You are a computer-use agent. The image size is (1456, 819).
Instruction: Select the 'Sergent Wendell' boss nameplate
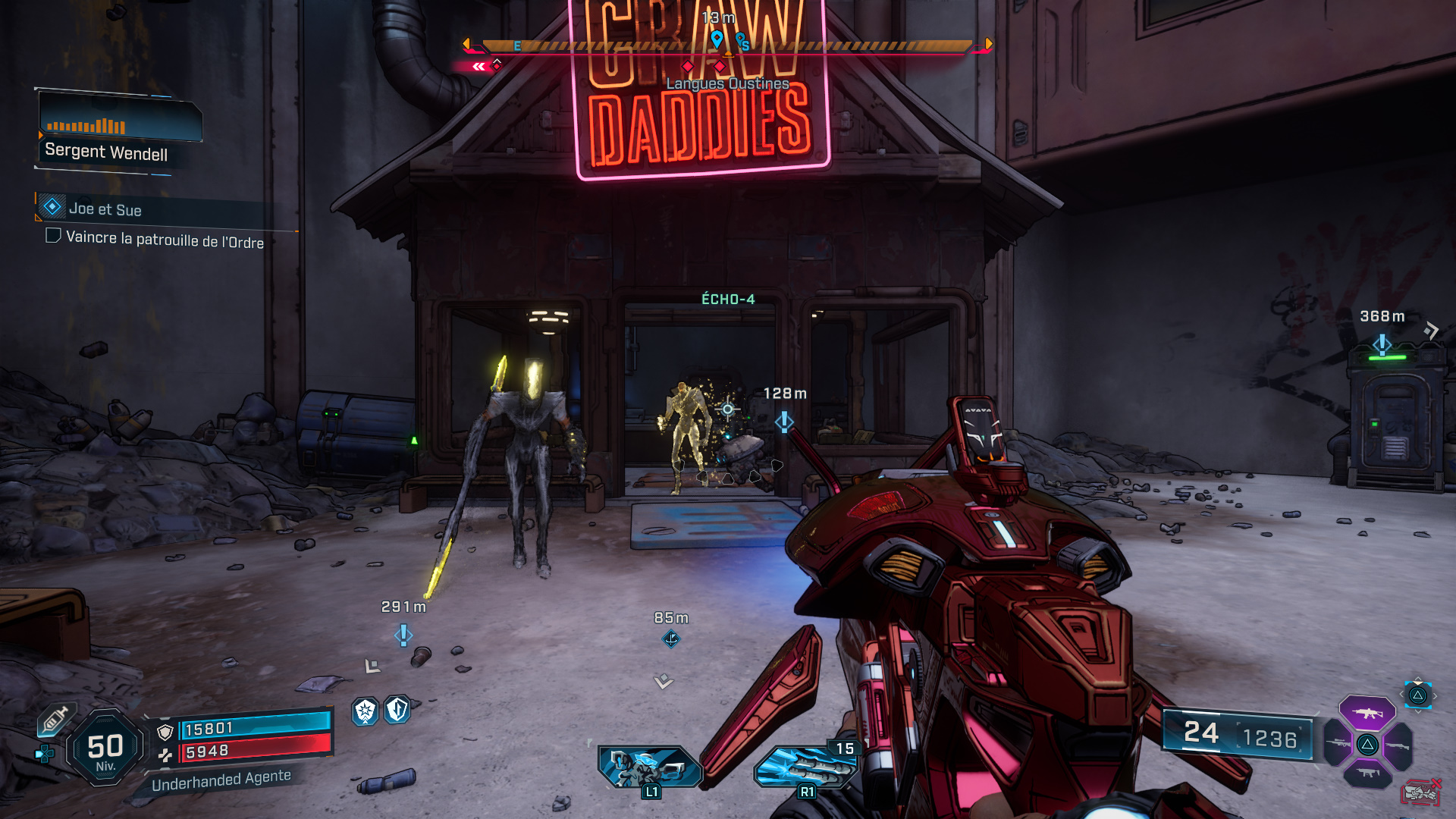[x=106, y=151]
